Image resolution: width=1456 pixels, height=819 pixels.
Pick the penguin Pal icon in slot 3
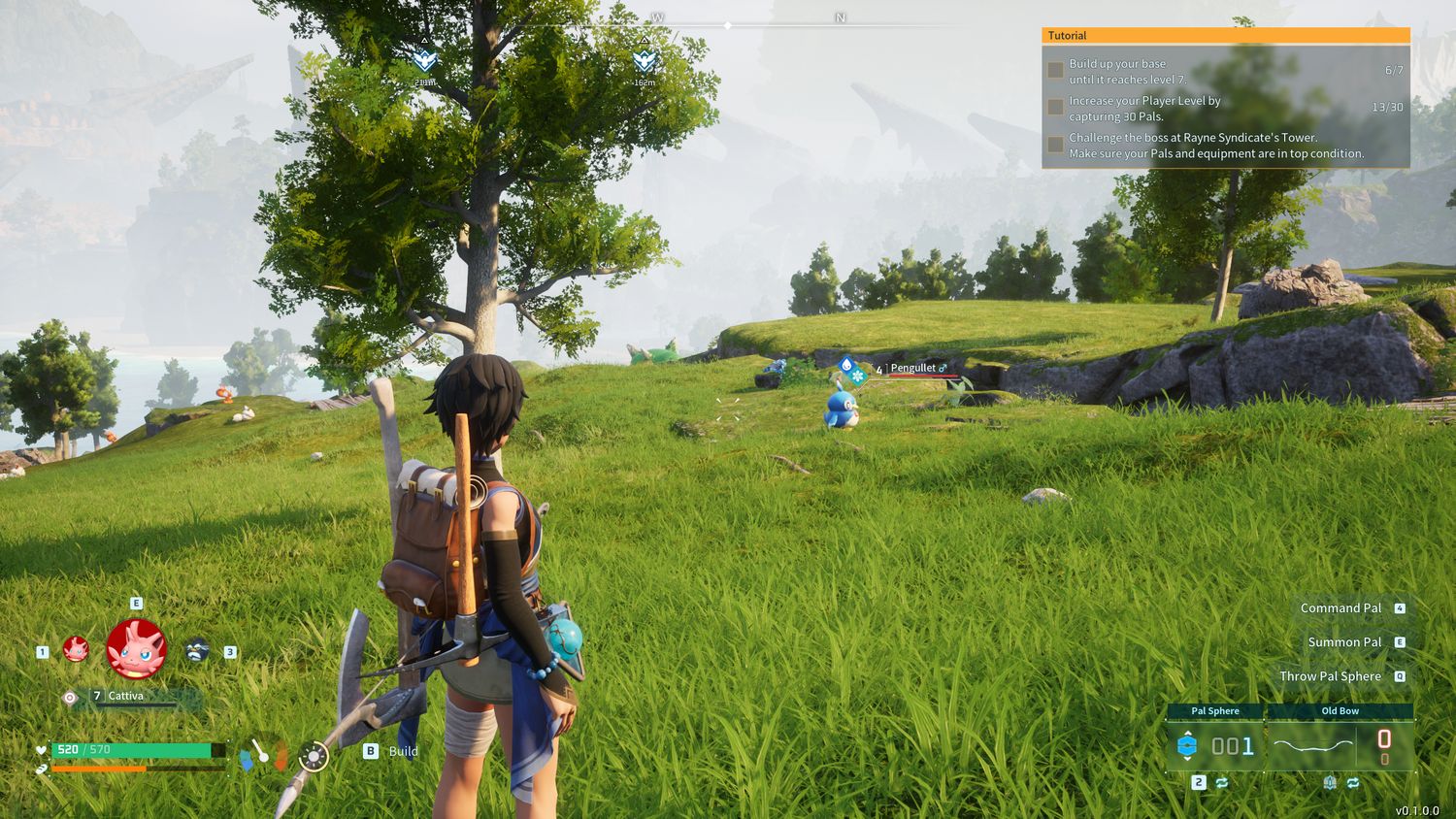click(x=197, y=649)
